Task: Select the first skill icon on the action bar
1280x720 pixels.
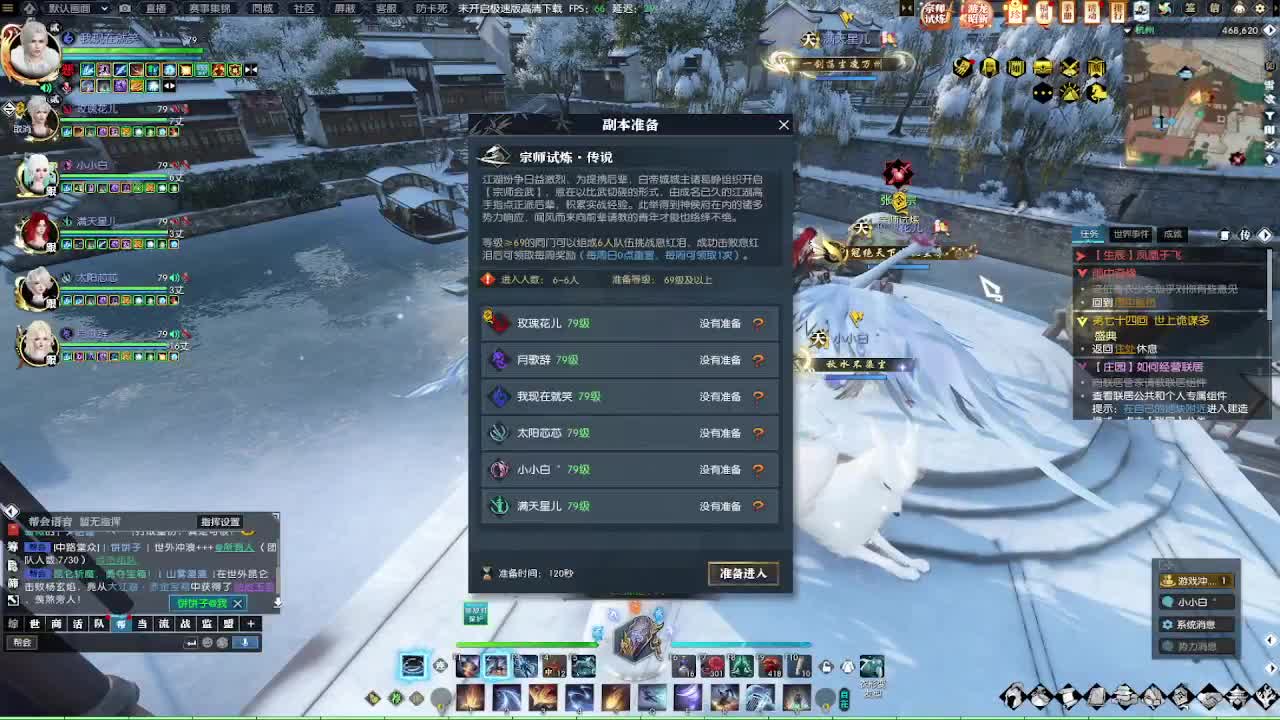Action: pos(466,666)
